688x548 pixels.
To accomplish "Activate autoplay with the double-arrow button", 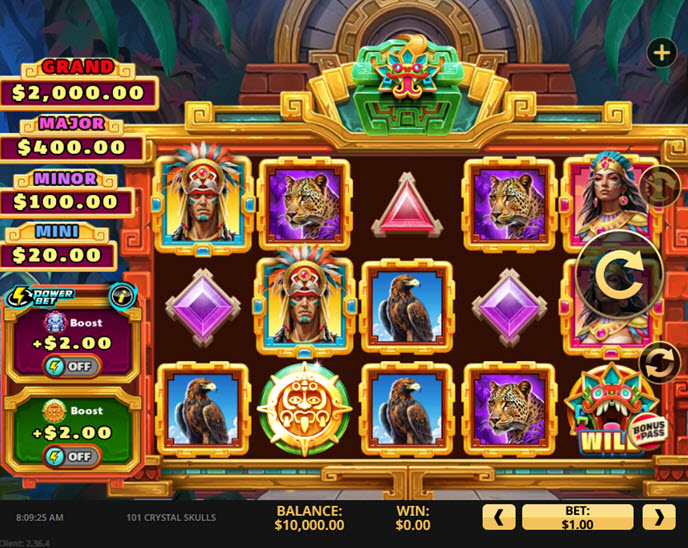I will (x=660, y=363).
